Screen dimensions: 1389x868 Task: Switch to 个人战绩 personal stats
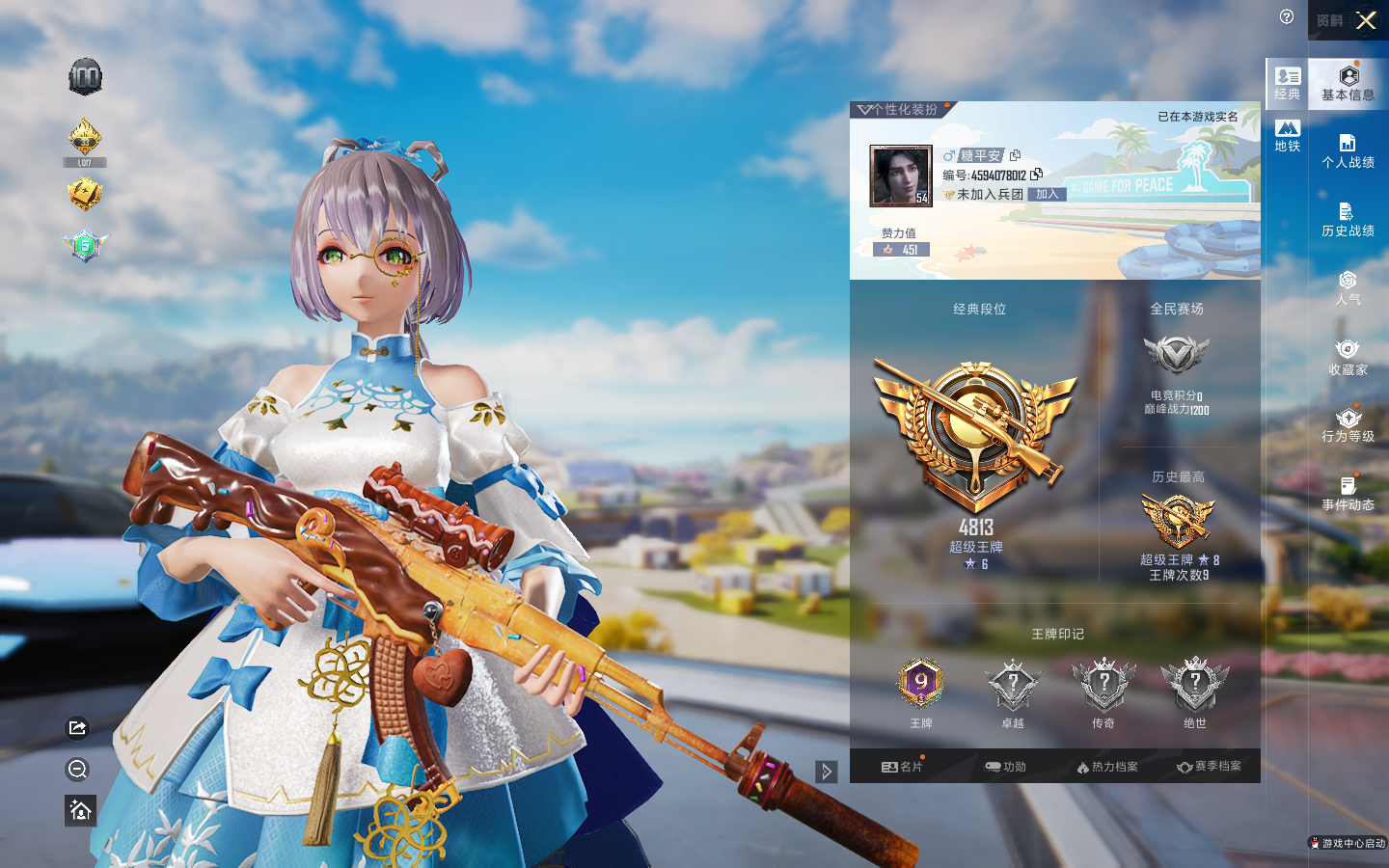[1348, 151]
